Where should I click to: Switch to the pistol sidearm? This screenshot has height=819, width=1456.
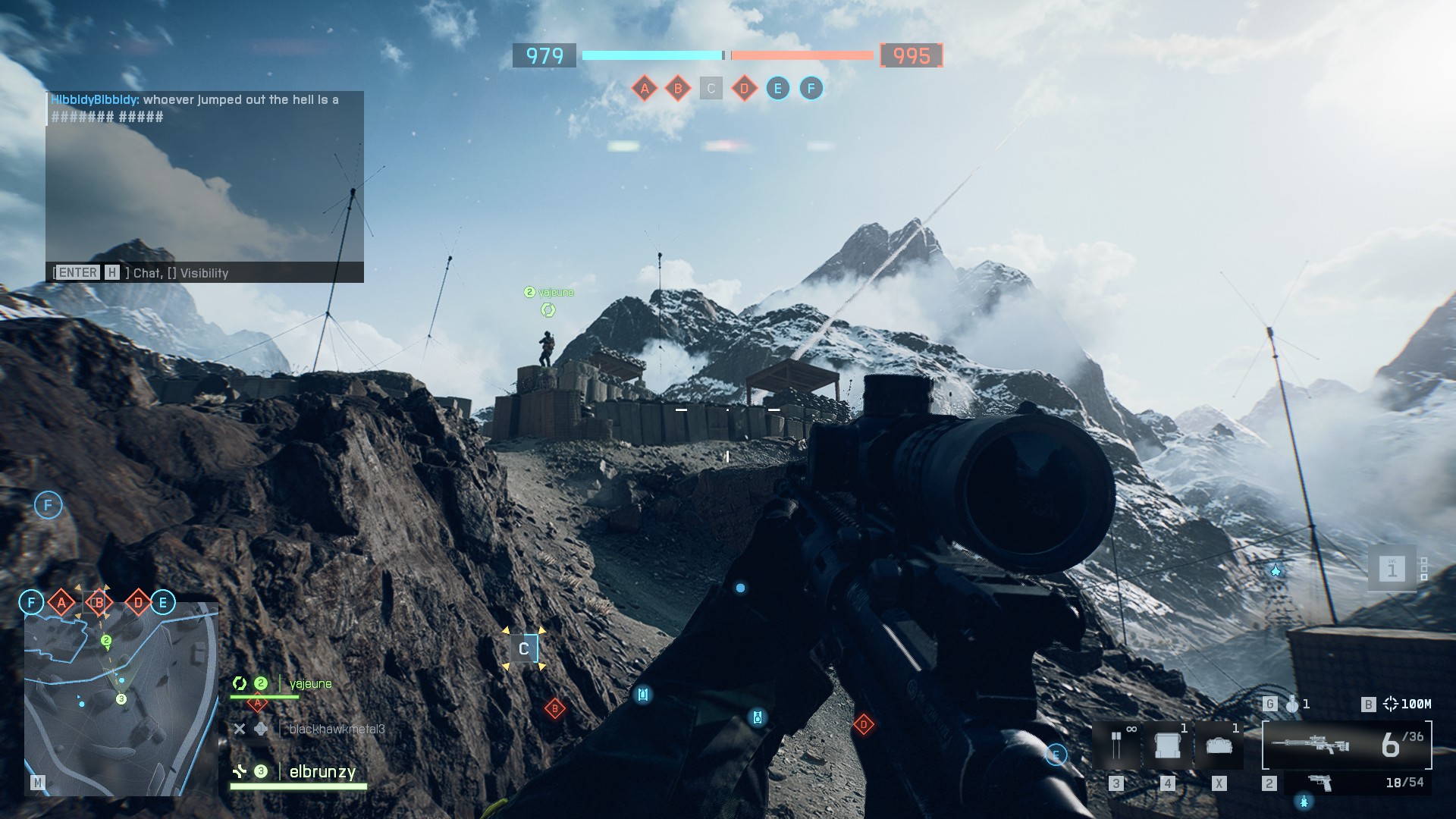[x=1320, y=783]
